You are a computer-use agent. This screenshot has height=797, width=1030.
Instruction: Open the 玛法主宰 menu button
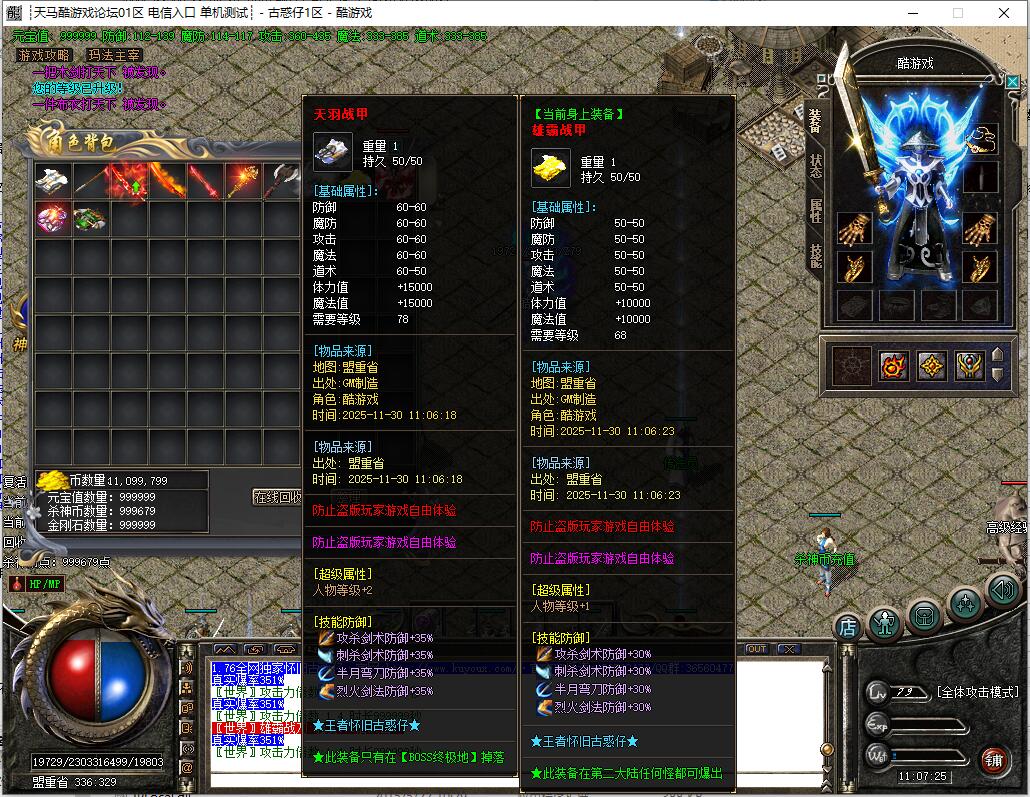click(x=113, y=55)
